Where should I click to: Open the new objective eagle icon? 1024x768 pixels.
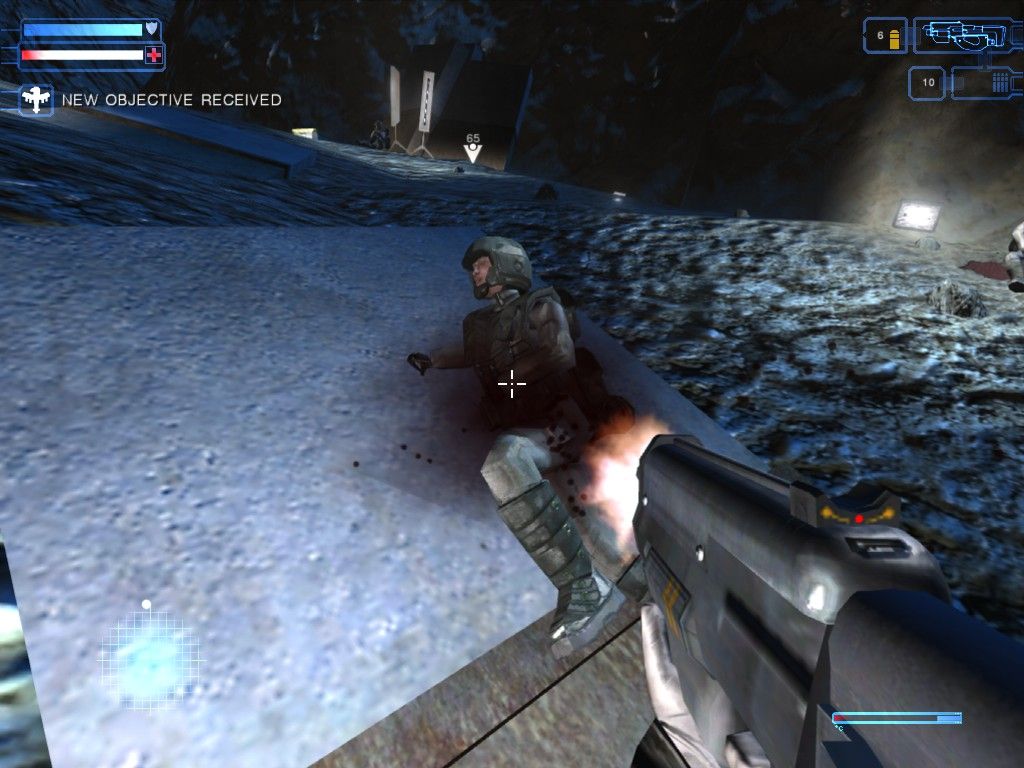coord(37,100)
